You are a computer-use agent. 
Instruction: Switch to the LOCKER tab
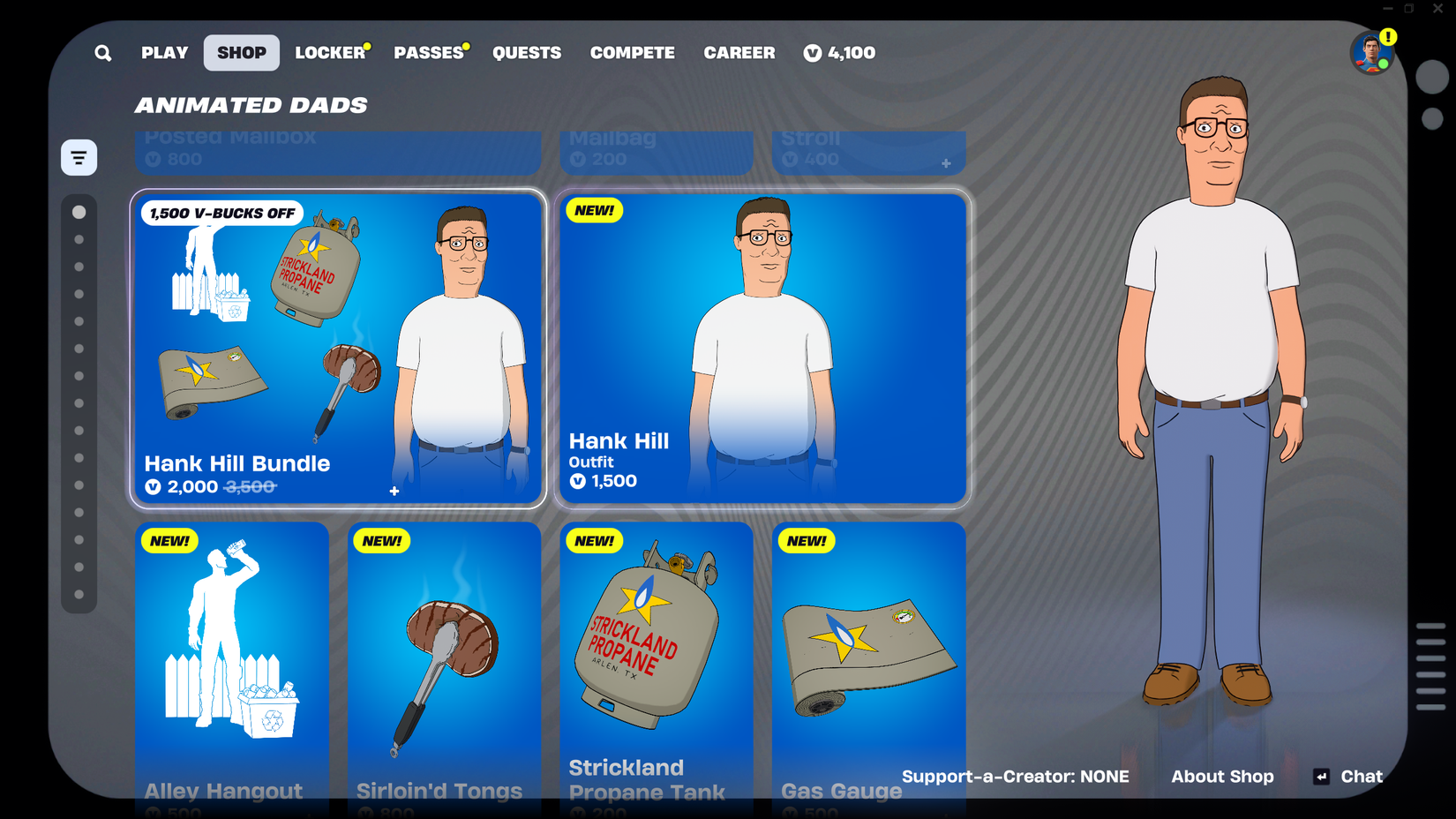click(x=329, y=53)
